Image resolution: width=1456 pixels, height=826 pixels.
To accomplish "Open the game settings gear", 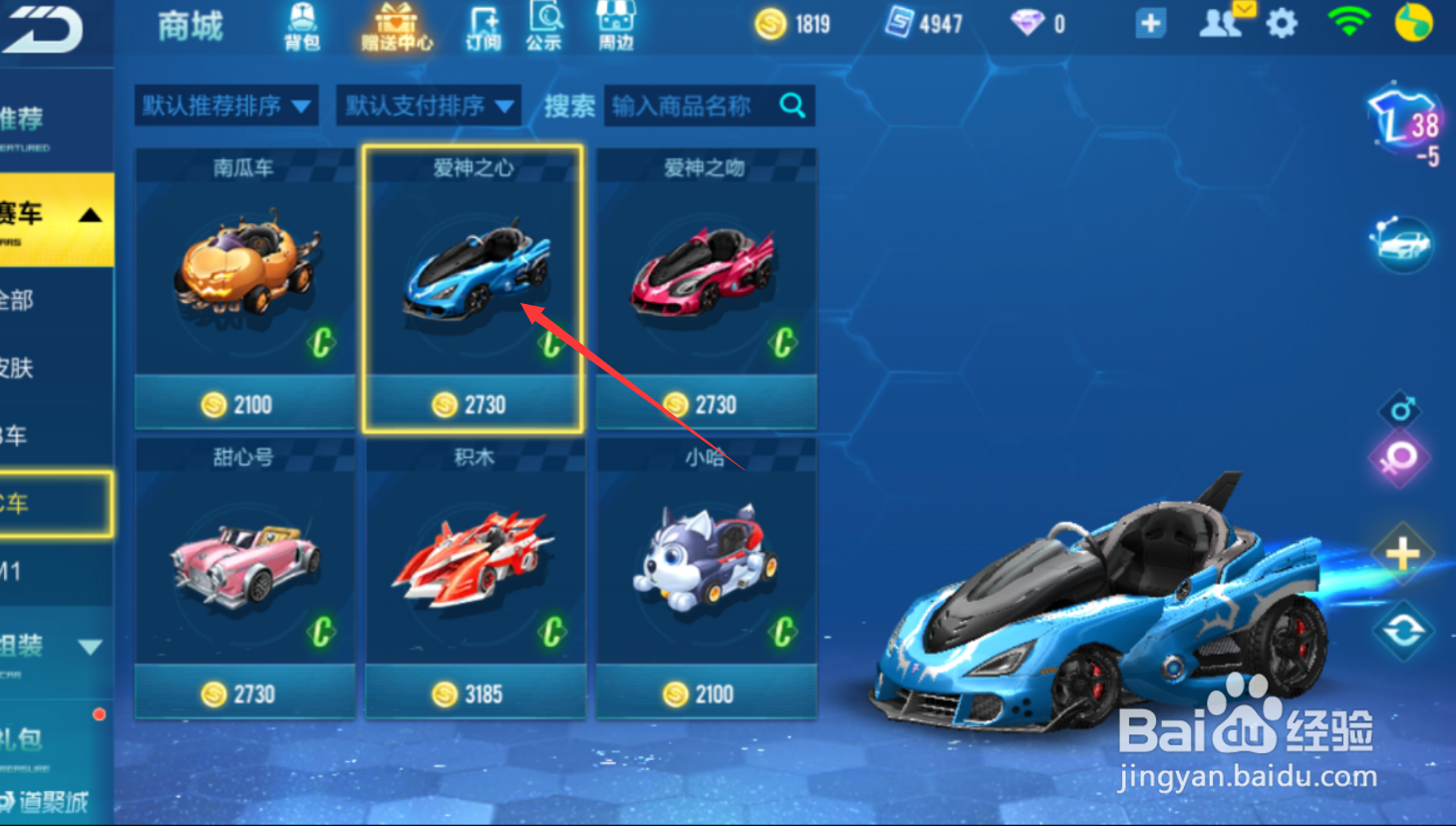I will tap(1281, 25).
